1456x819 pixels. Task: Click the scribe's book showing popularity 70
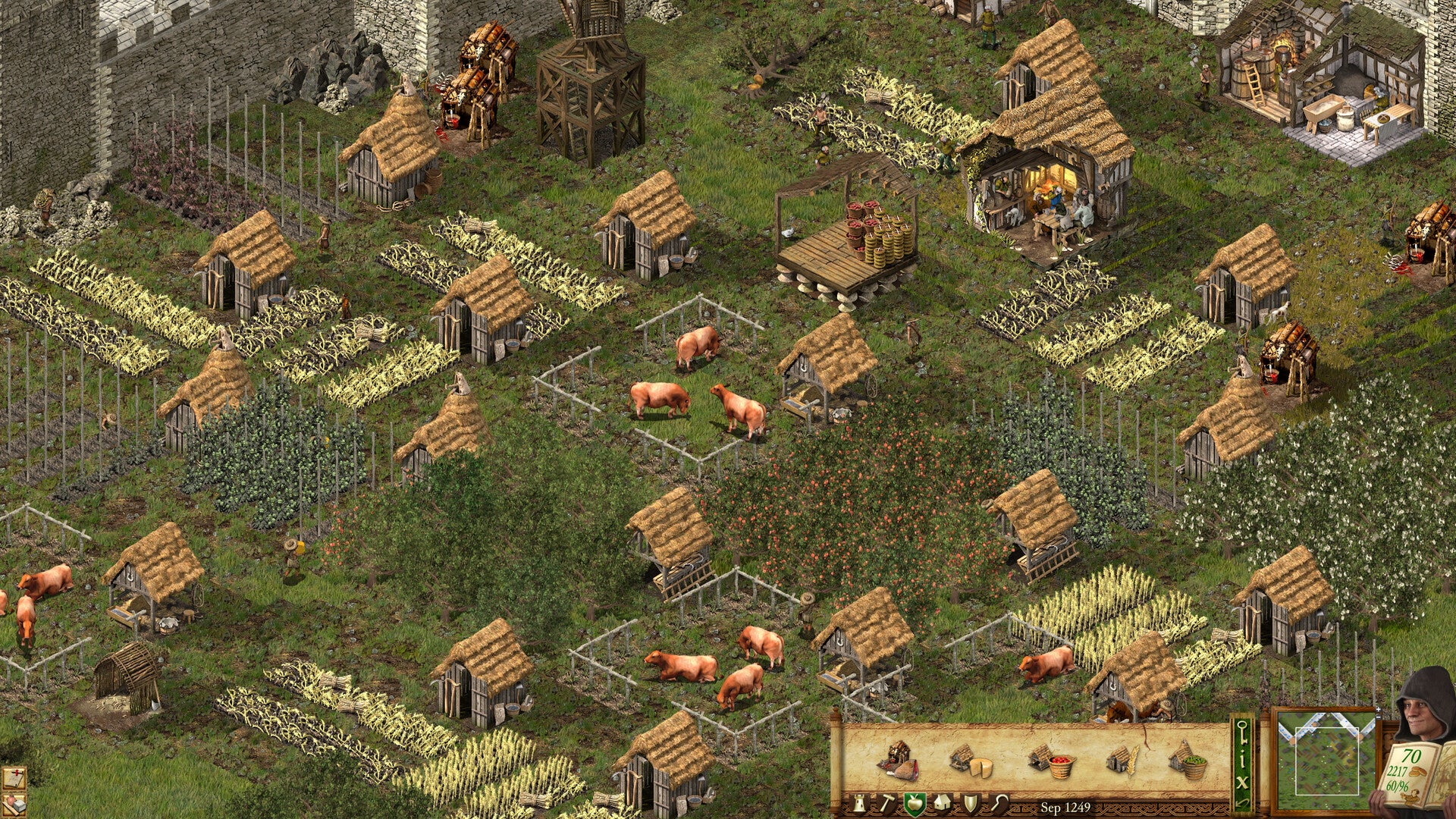[1412, 772]
